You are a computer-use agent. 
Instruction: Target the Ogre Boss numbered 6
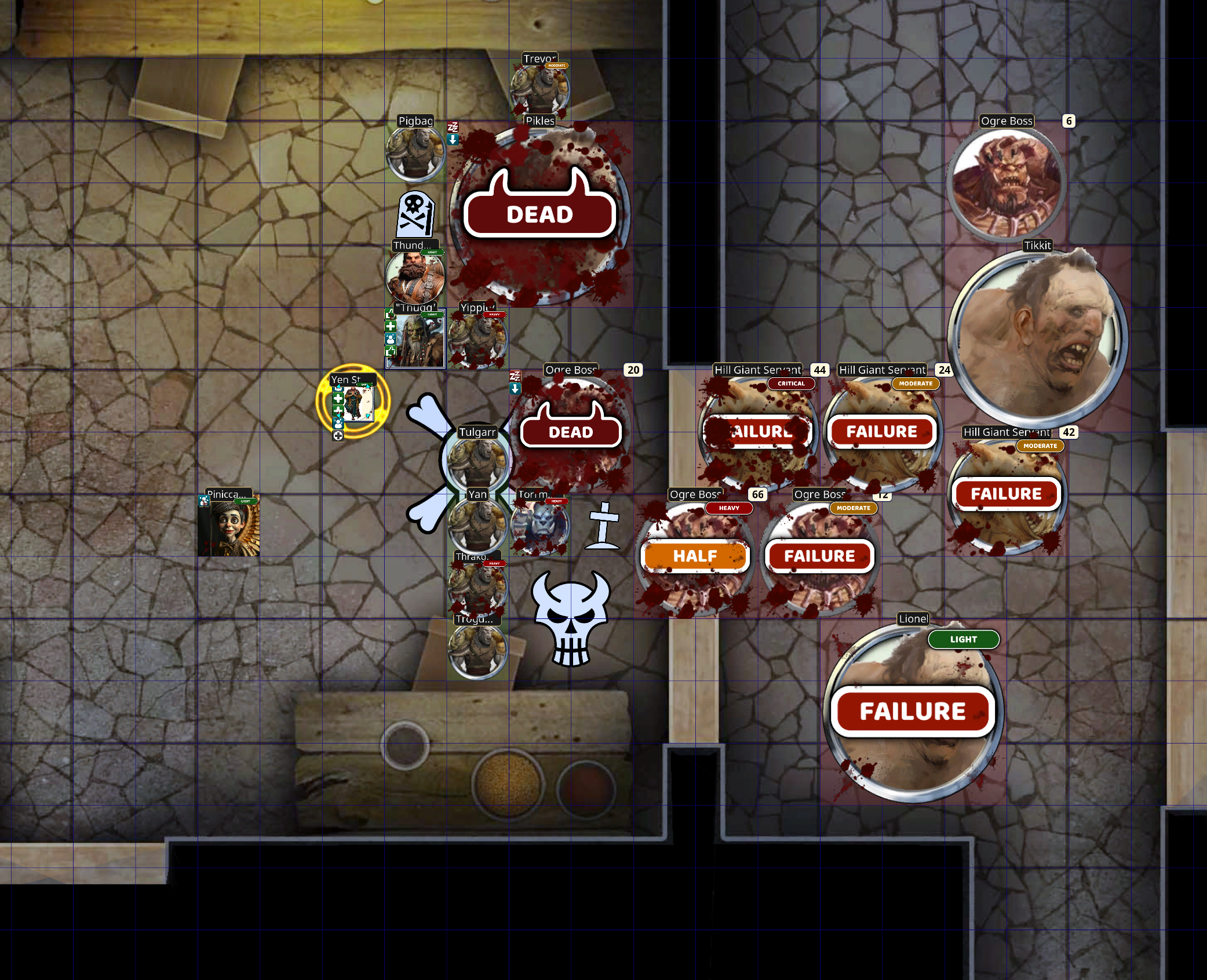point(1007,183)
